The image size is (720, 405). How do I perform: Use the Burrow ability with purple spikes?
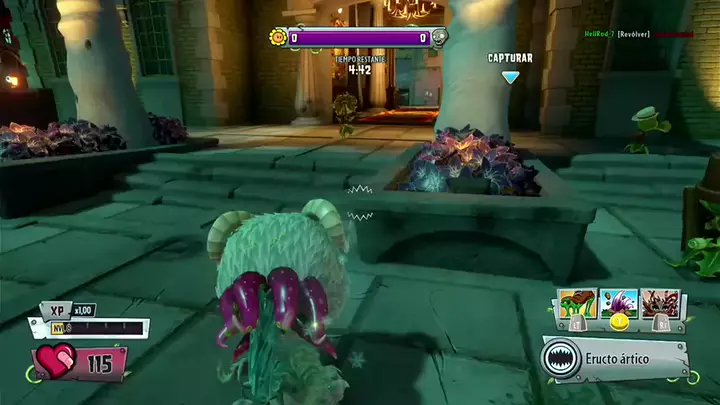click(619, 303)
